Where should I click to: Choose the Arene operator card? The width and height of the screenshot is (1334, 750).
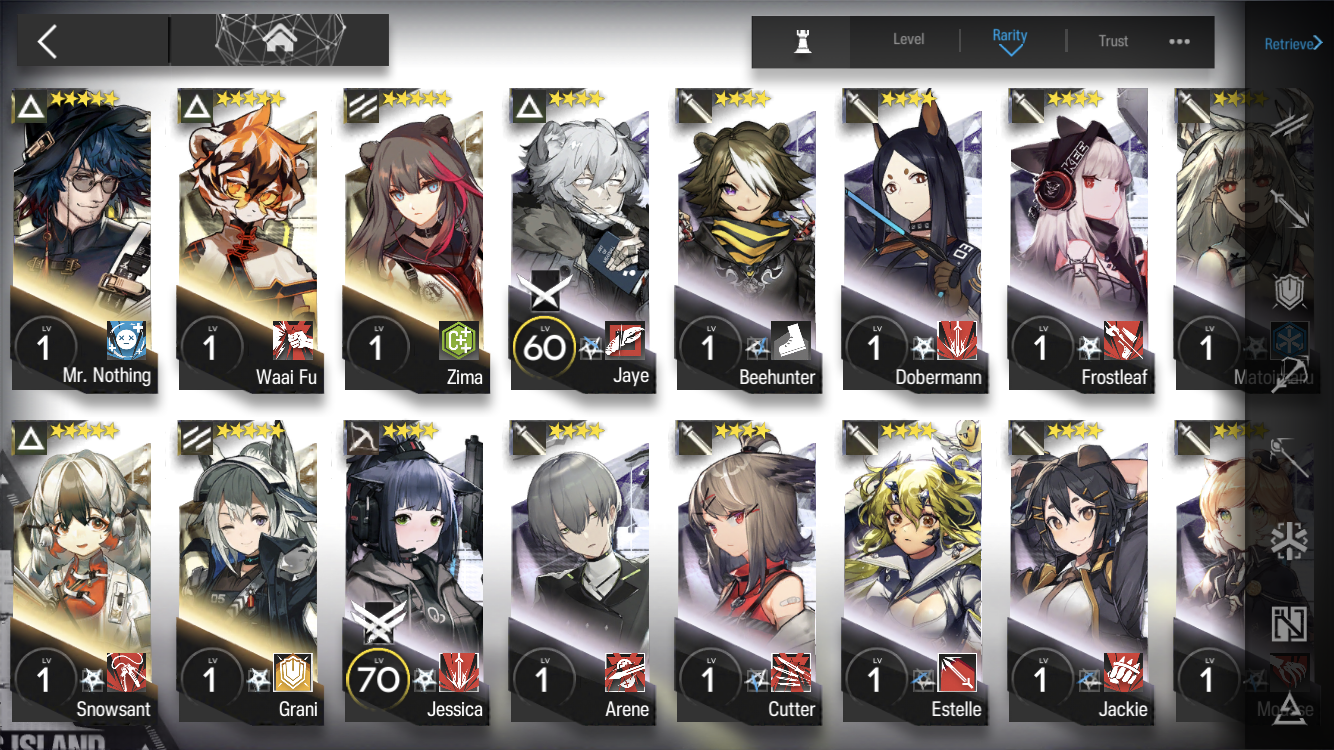tap(582, 572)
